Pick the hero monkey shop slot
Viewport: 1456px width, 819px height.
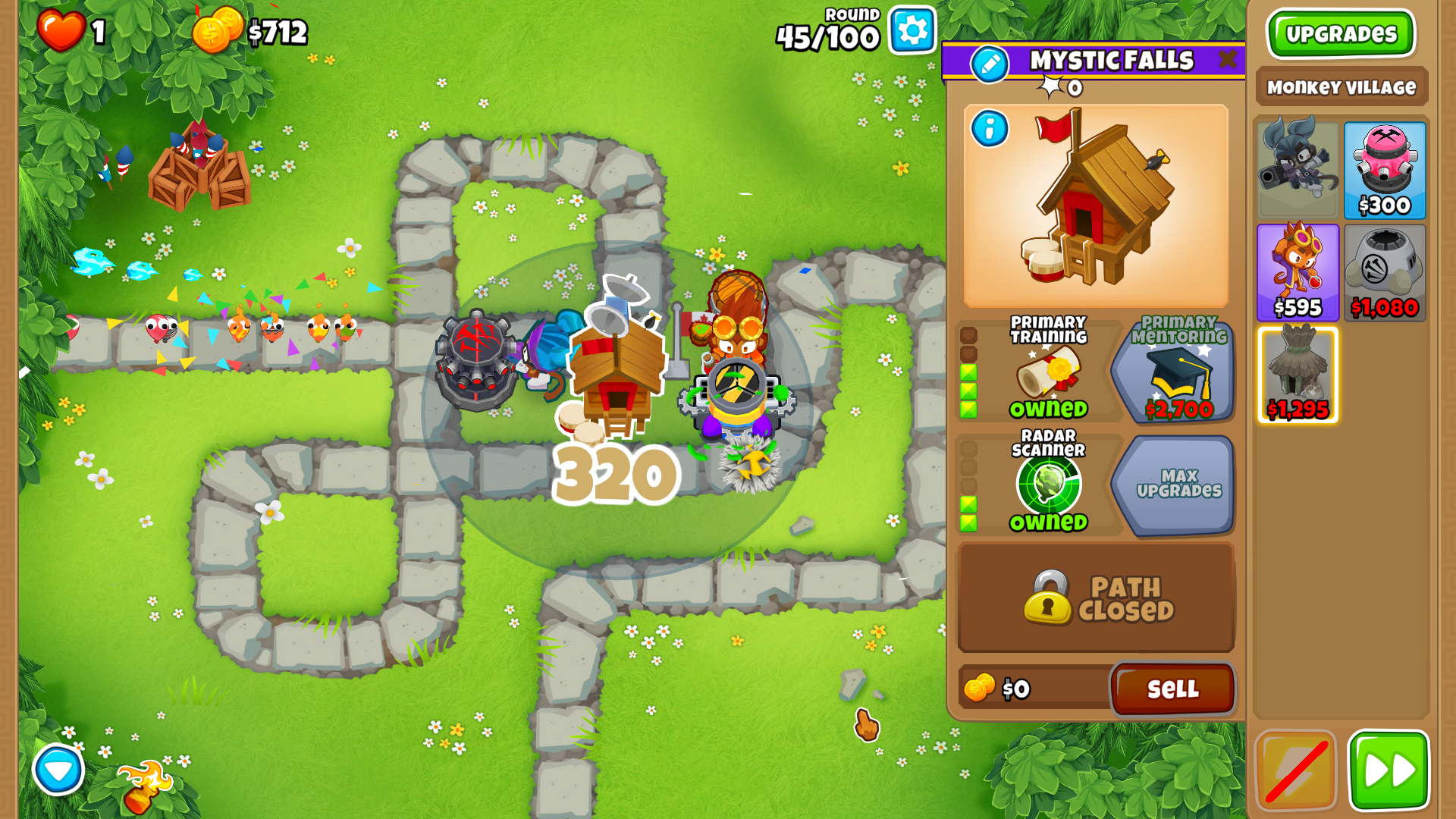coord(1298,171)
